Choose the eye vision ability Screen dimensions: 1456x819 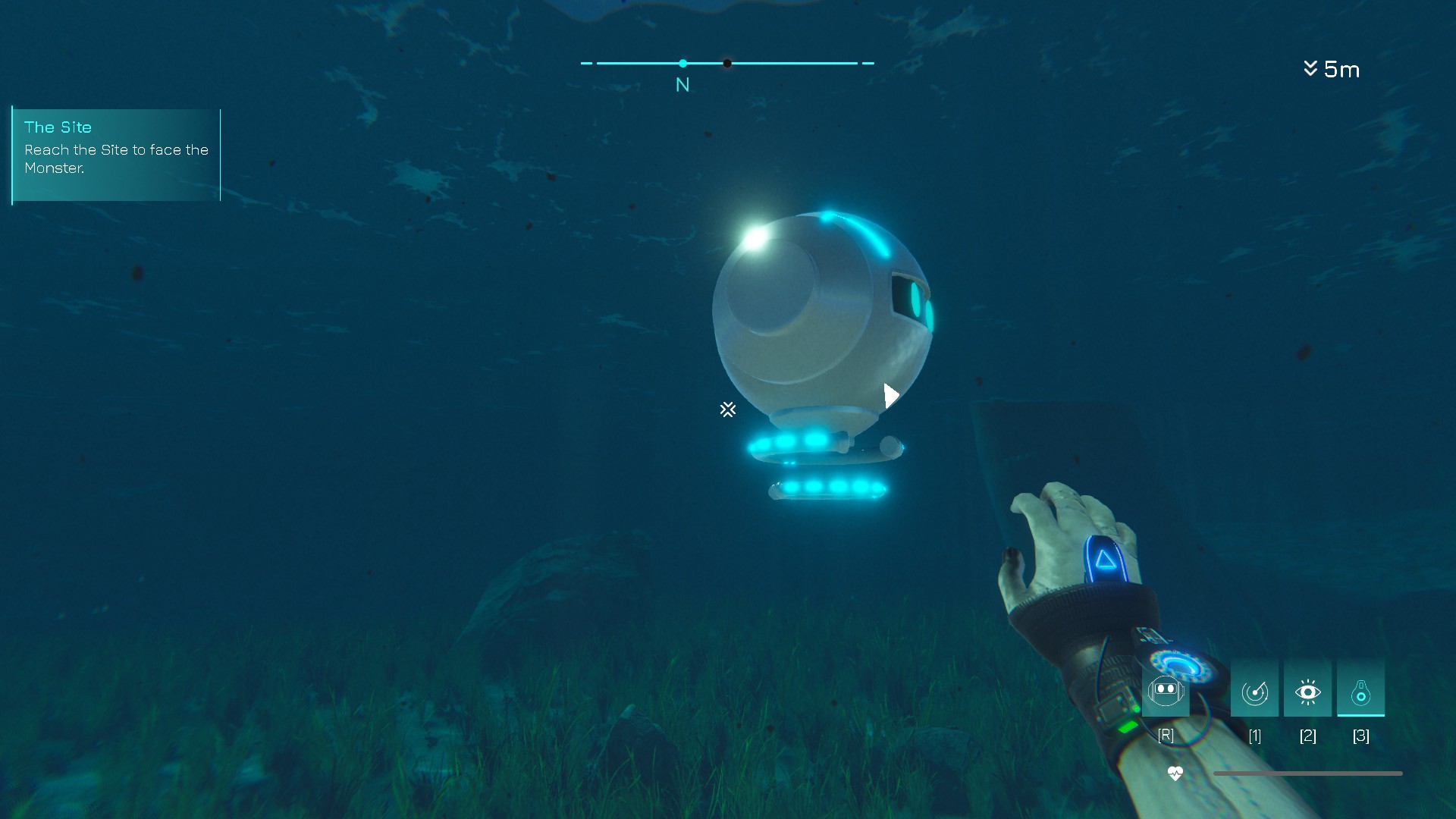1307,692
